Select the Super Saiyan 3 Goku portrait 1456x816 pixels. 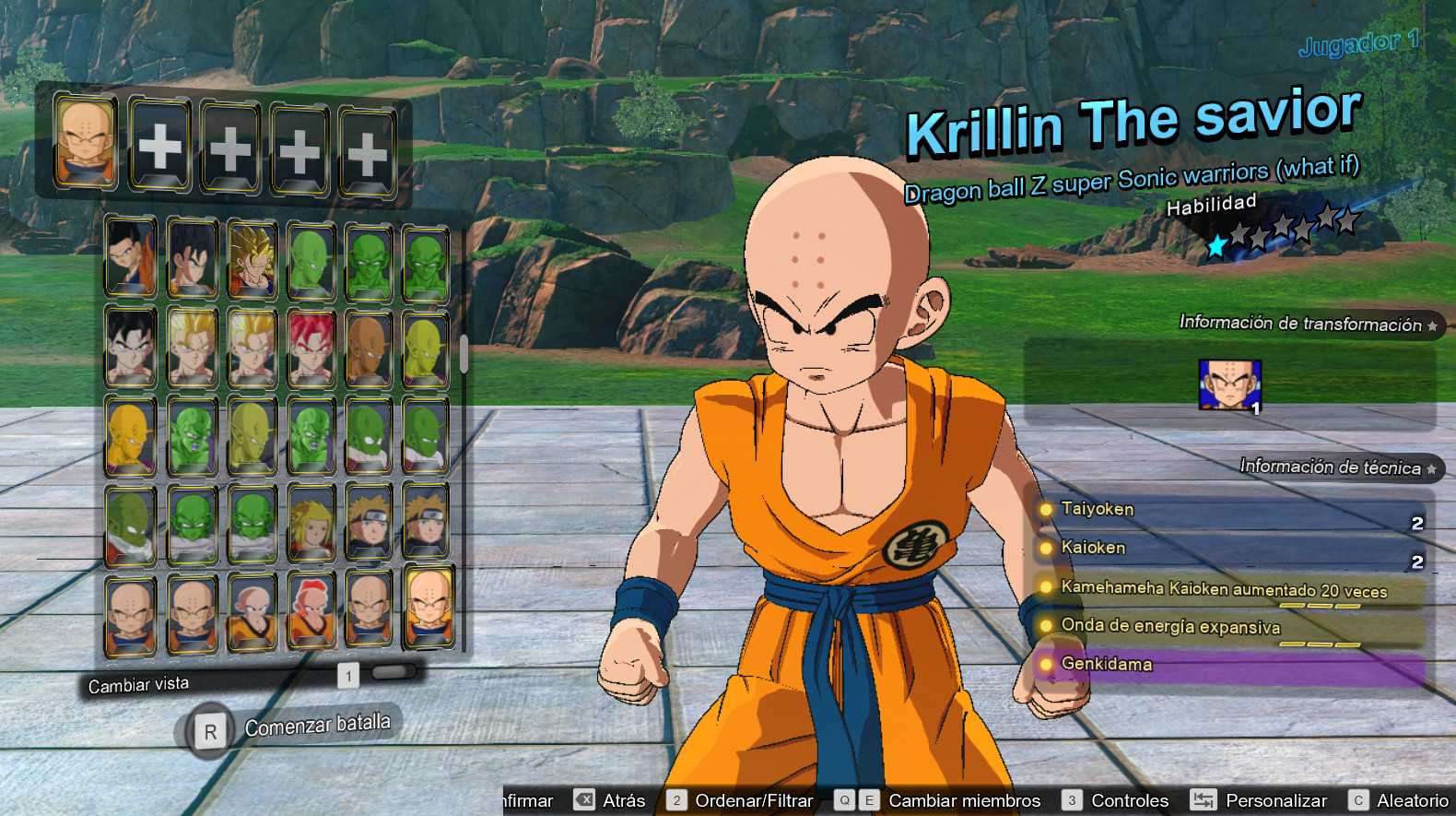click(252, 255)
